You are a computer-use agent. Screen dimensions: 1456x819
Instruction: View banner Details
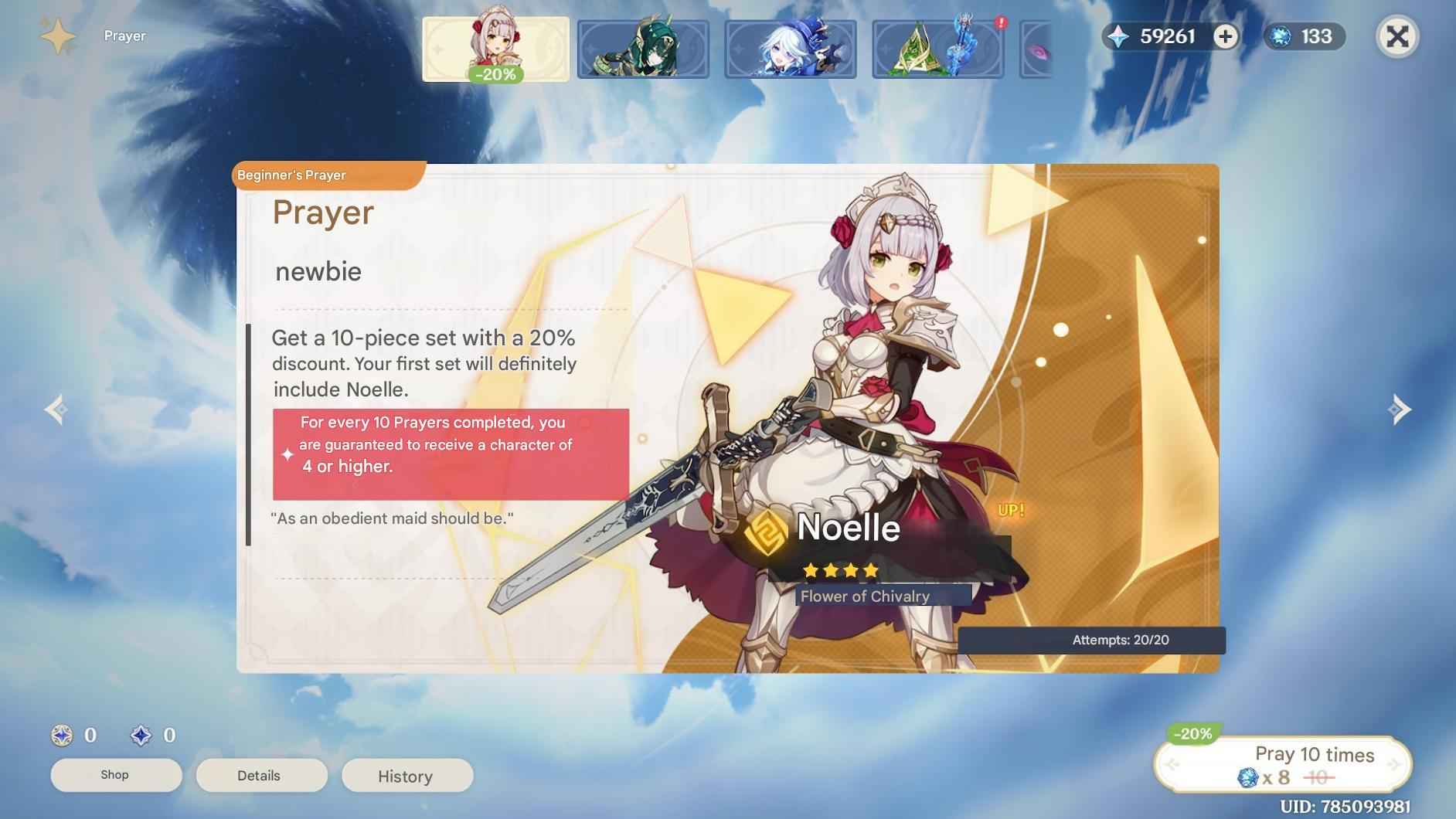(x=261, y=775)
